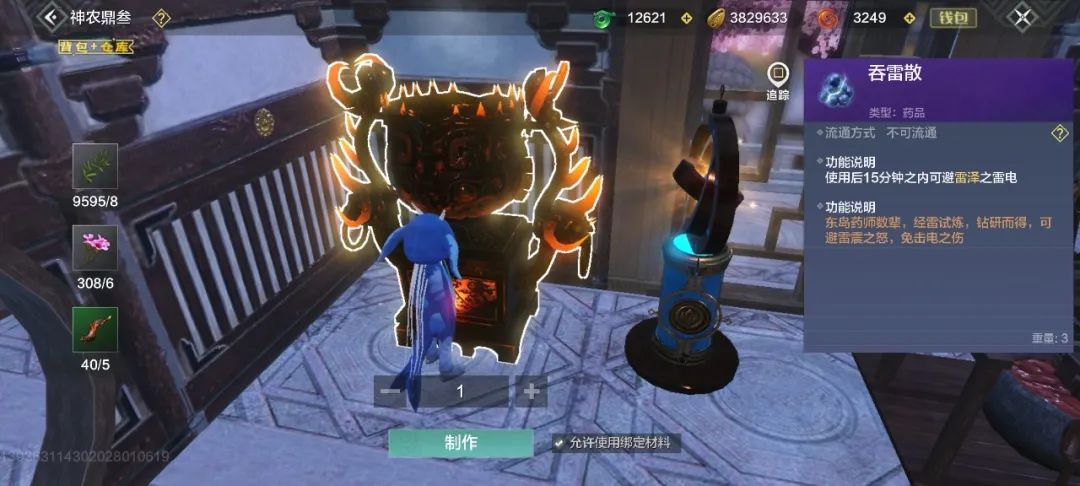
Task: Decrease the craft quantity with minus
Action: tap(391, 391)
